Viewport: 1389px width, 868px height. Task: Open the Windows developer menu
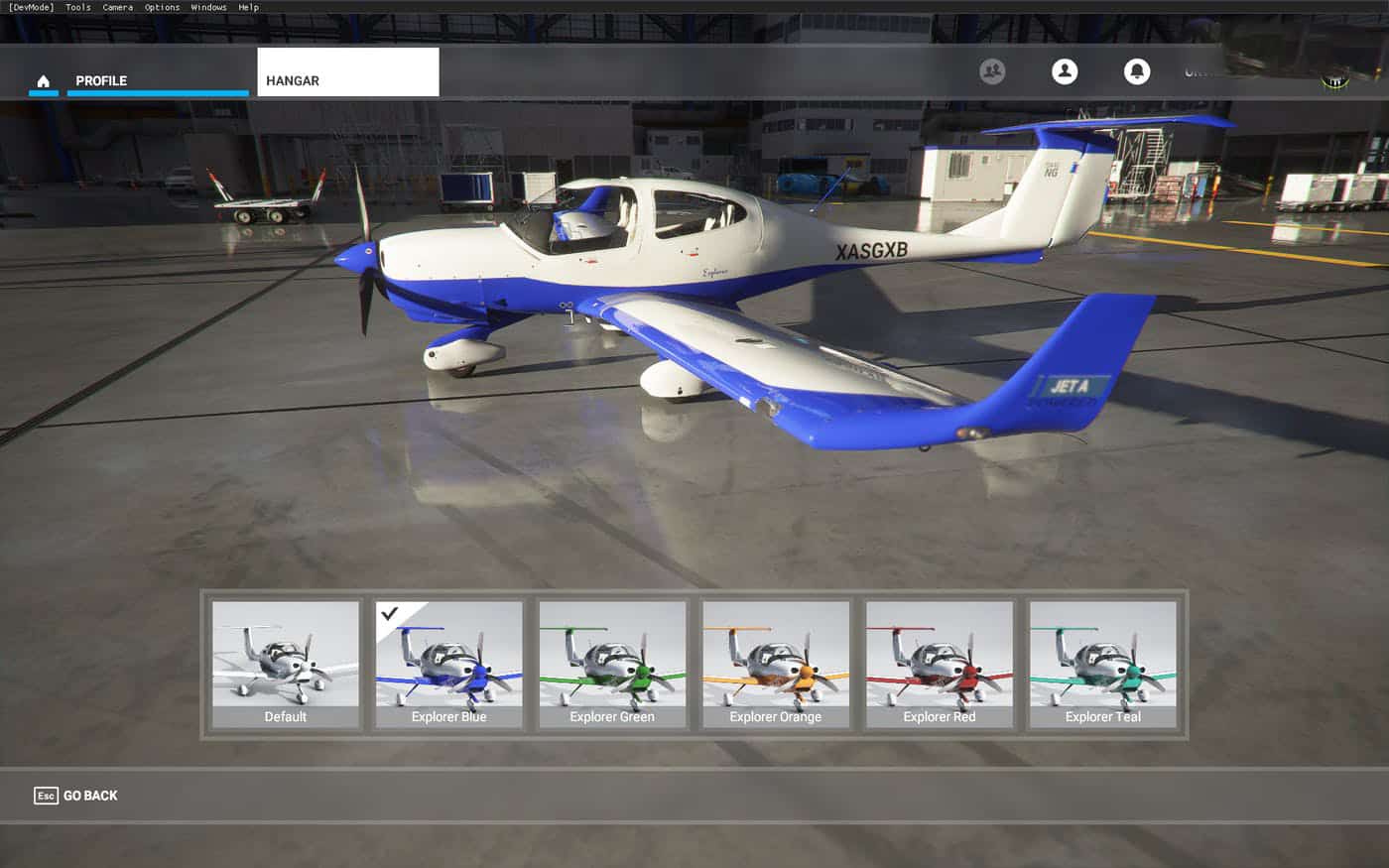click(x=208, y=7)
